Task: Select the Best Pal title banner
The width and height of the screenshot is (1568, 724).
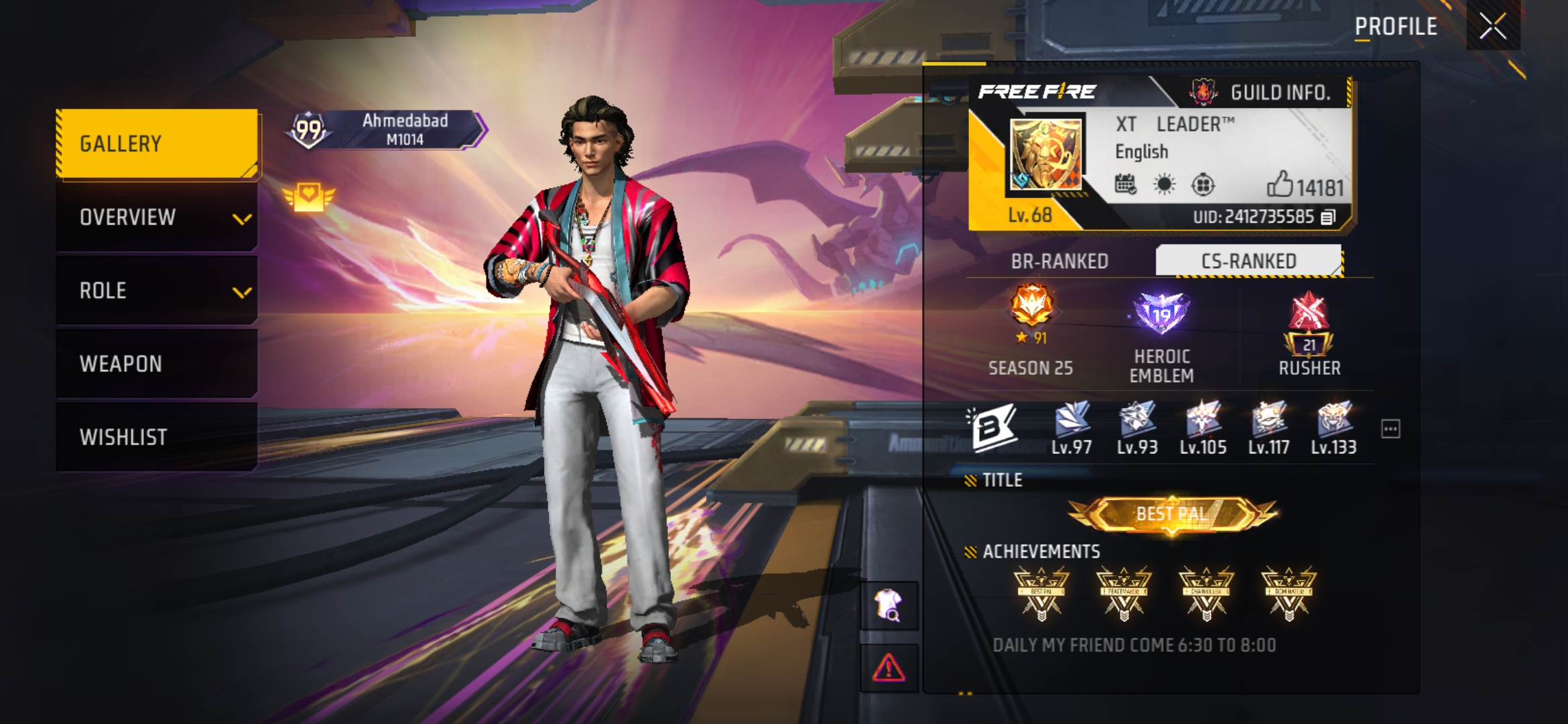Action: [x=1172, y=514]
